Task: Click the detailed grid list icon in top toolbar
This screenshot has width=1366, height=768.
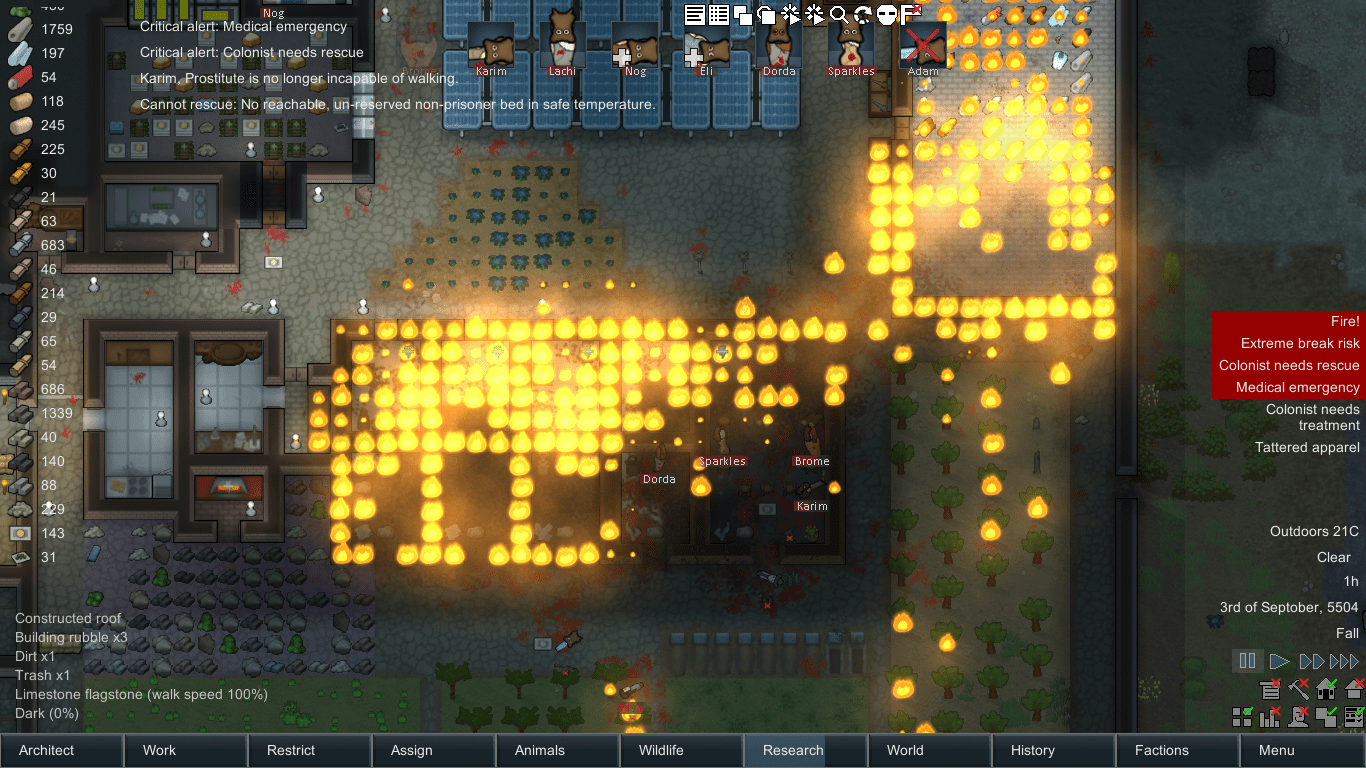Action: tap(719, 15)
